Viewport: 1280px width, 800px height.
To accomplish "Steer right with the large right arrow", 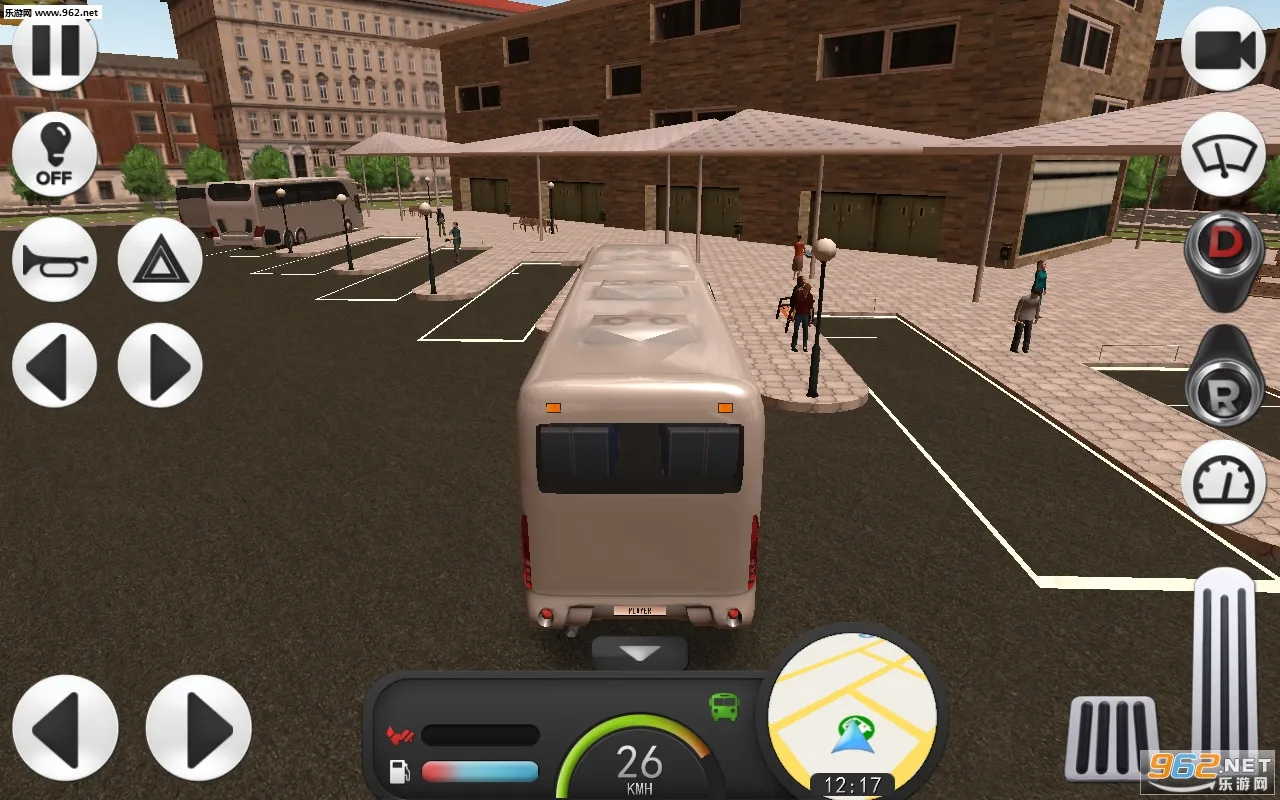I will coord(198,728).
